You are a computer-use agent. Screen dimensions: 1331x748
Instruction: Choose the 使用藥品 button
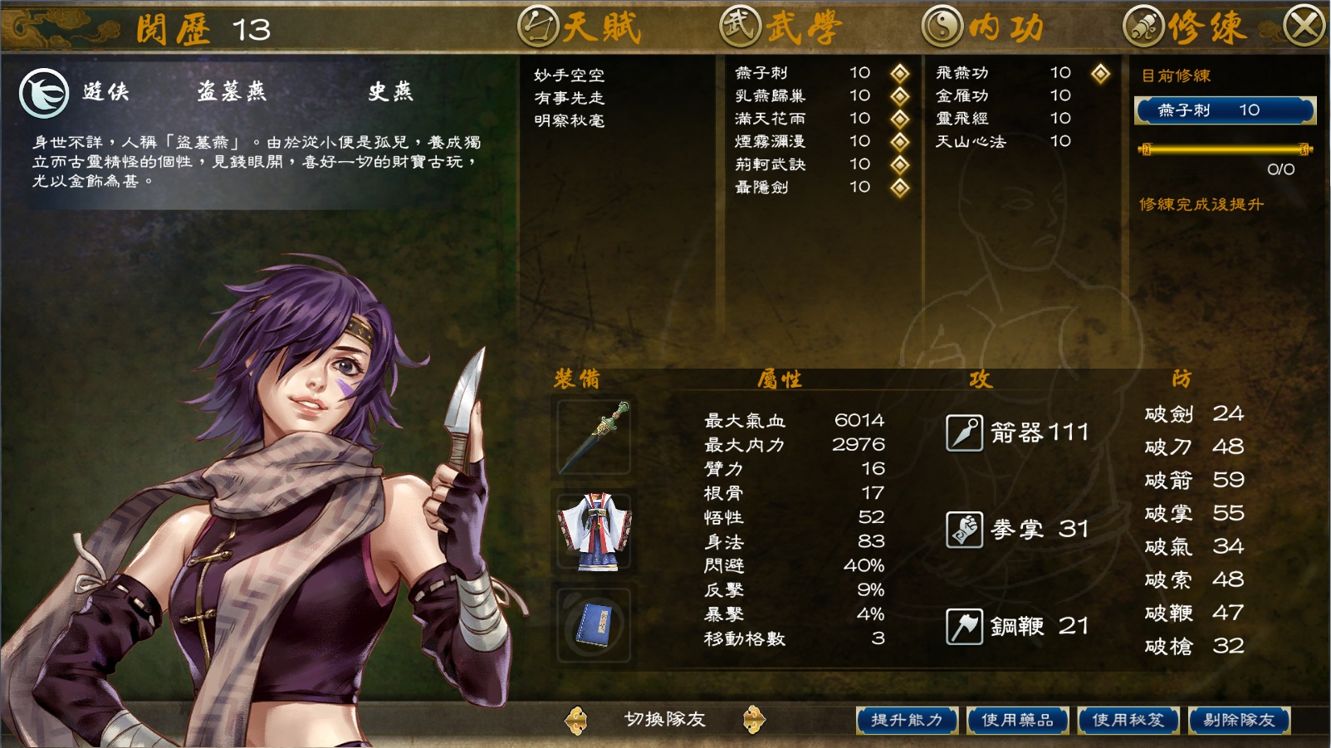pyautogui.click(x=1017, y=720)
